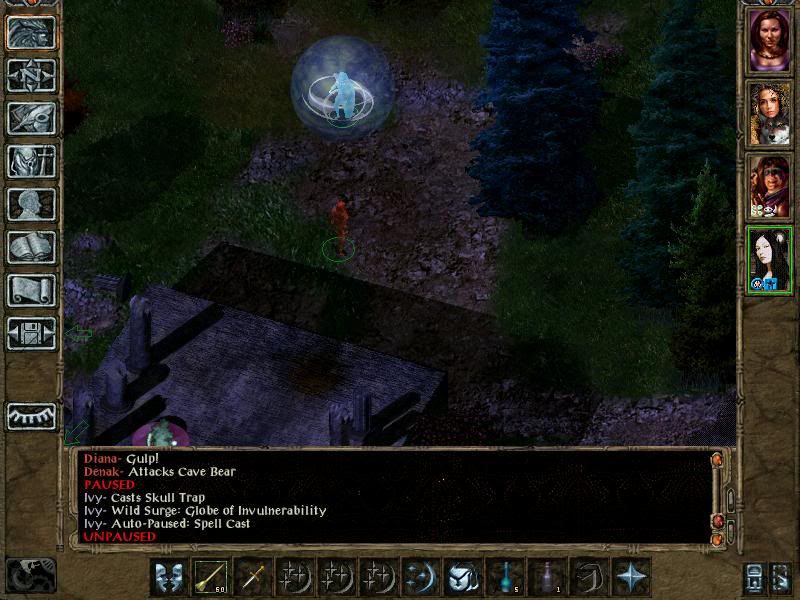The width and height of the screenshot is (800, 600).
Task: Select the purple-haired woman portrait
Action: click(x=769, y=41)
